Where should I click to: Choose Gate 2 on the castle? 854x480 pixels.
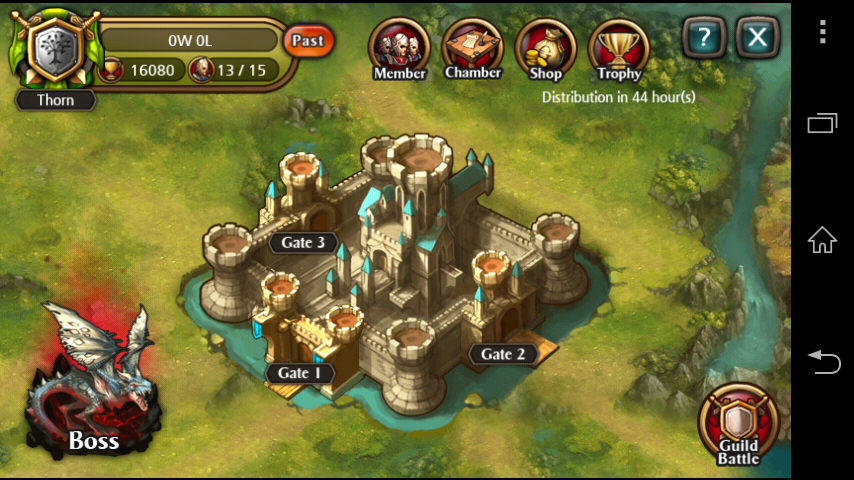pyautogui.click(x=503, y=354)
